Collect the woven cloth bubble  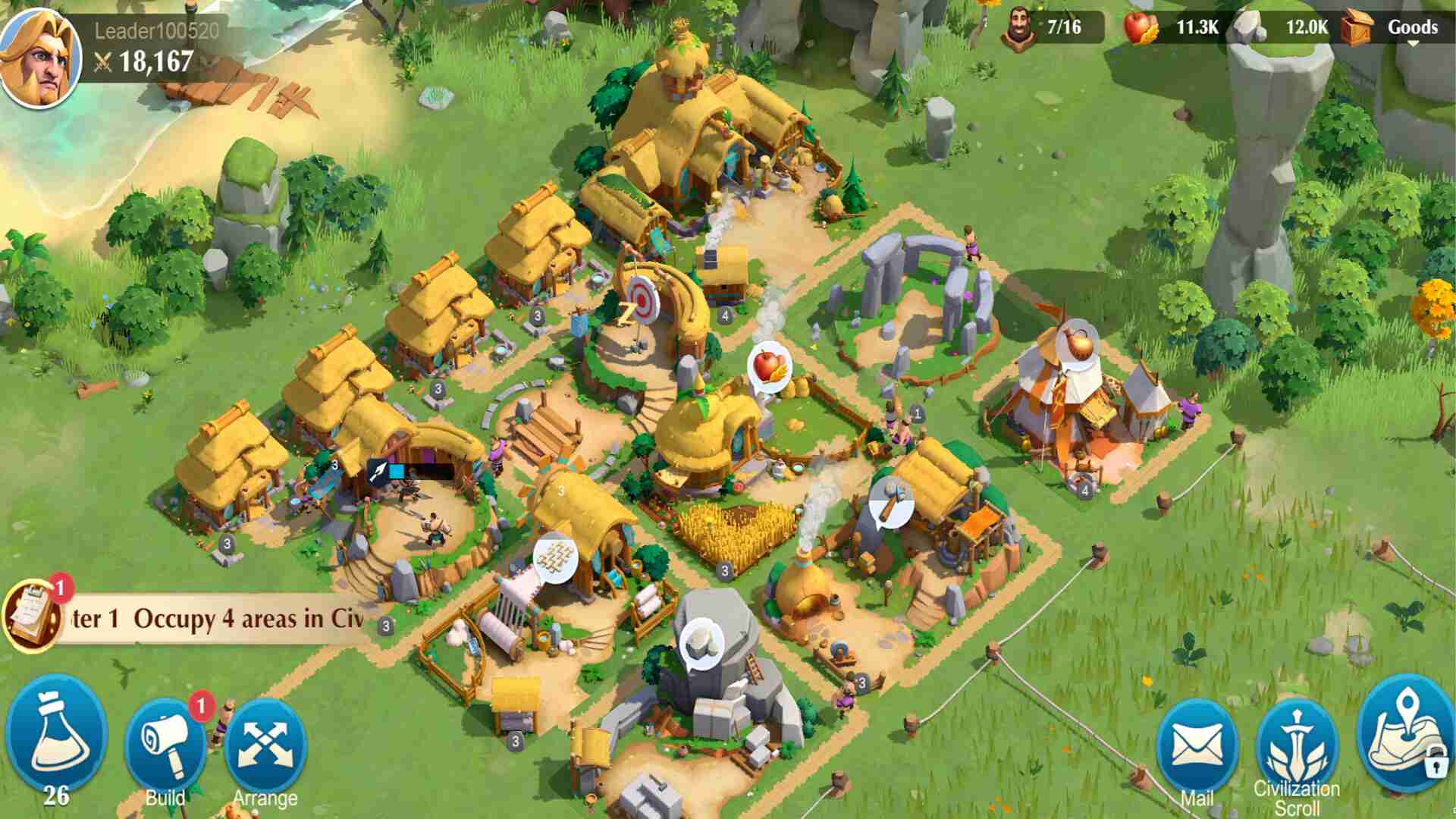(x=556, y=559)
